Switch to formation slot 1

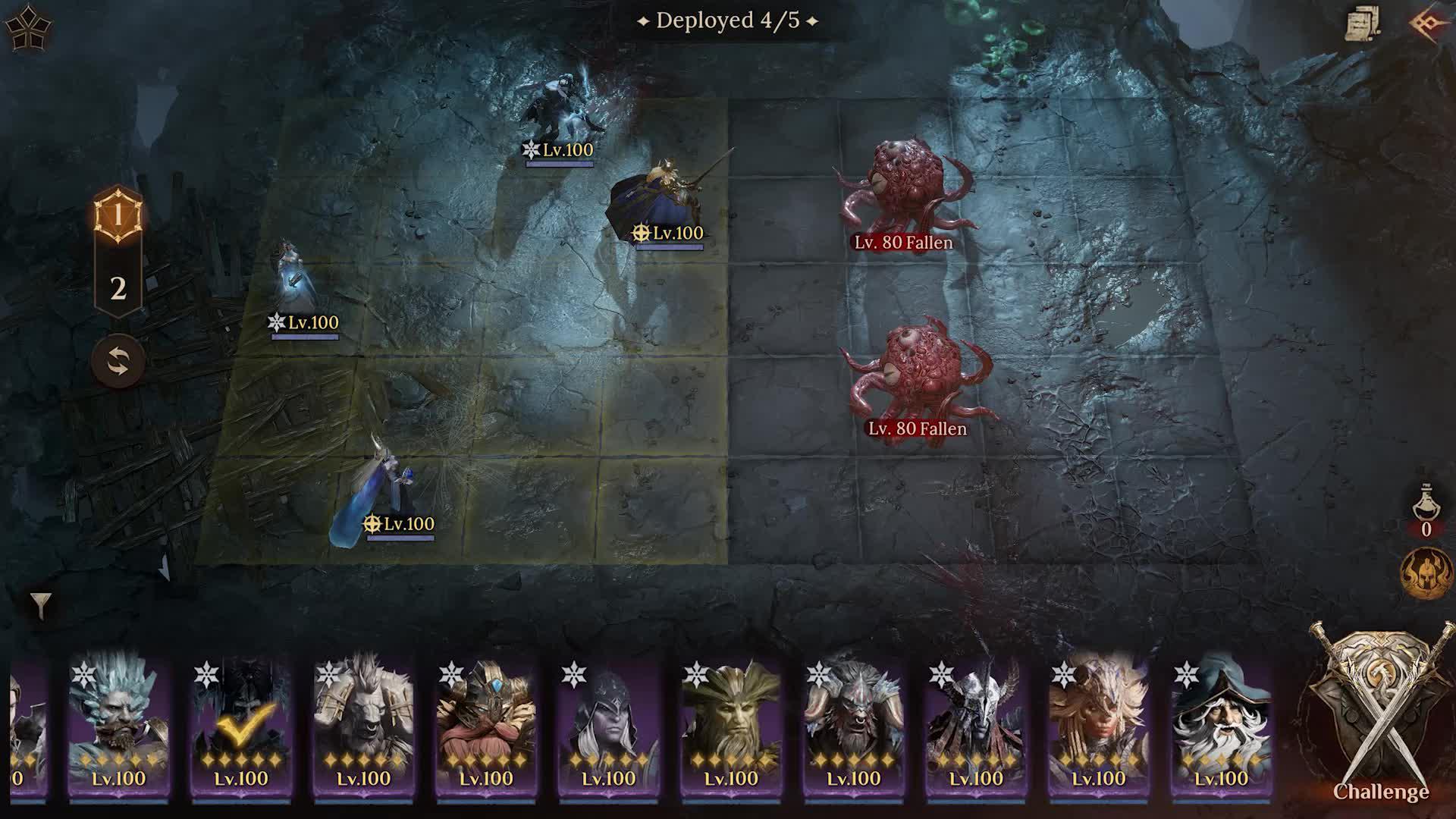tap(118, 216)
